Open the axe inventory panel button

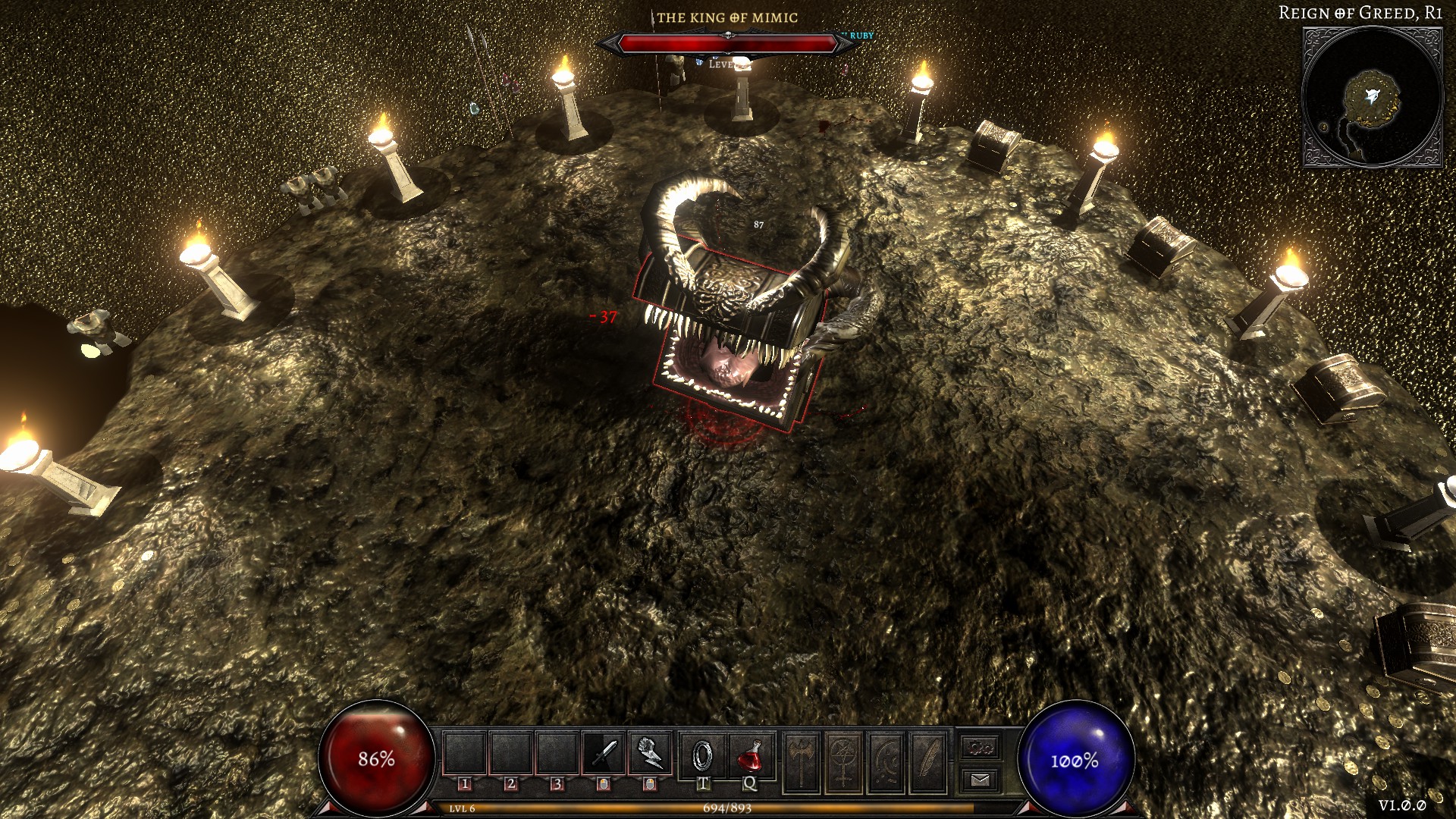pyautogui.click(x=802, y=761)
